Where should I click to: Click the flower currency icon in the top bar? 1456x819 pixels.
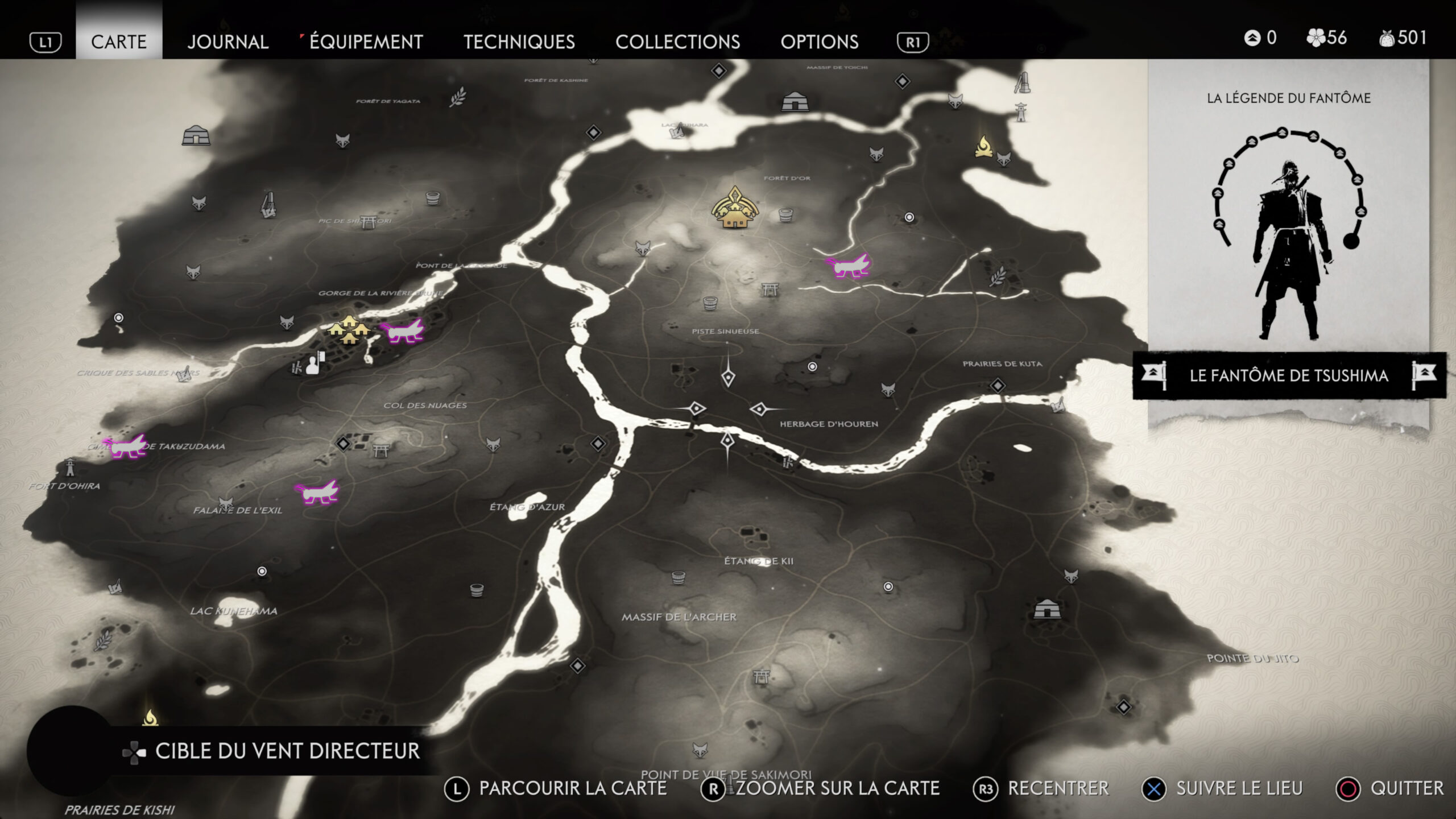(1316, 38)
